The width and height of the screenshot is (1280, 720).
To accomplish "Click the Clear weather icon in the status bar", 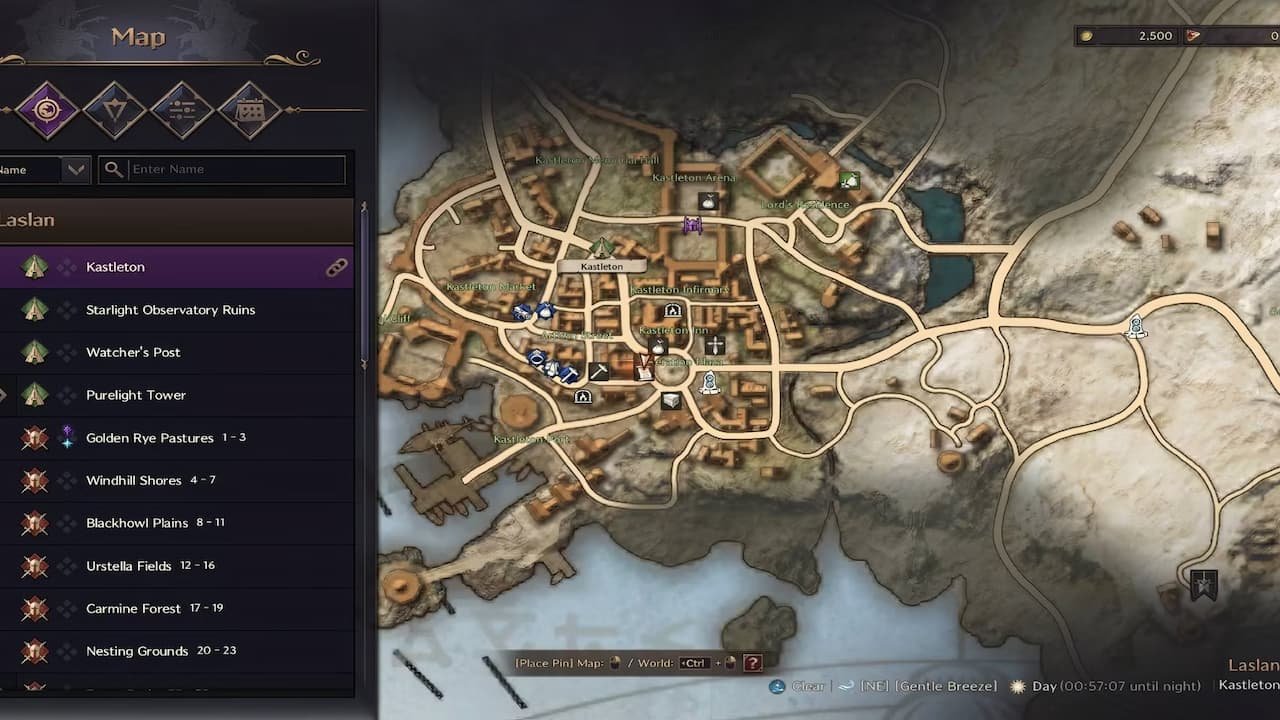I will pos(776,686).
